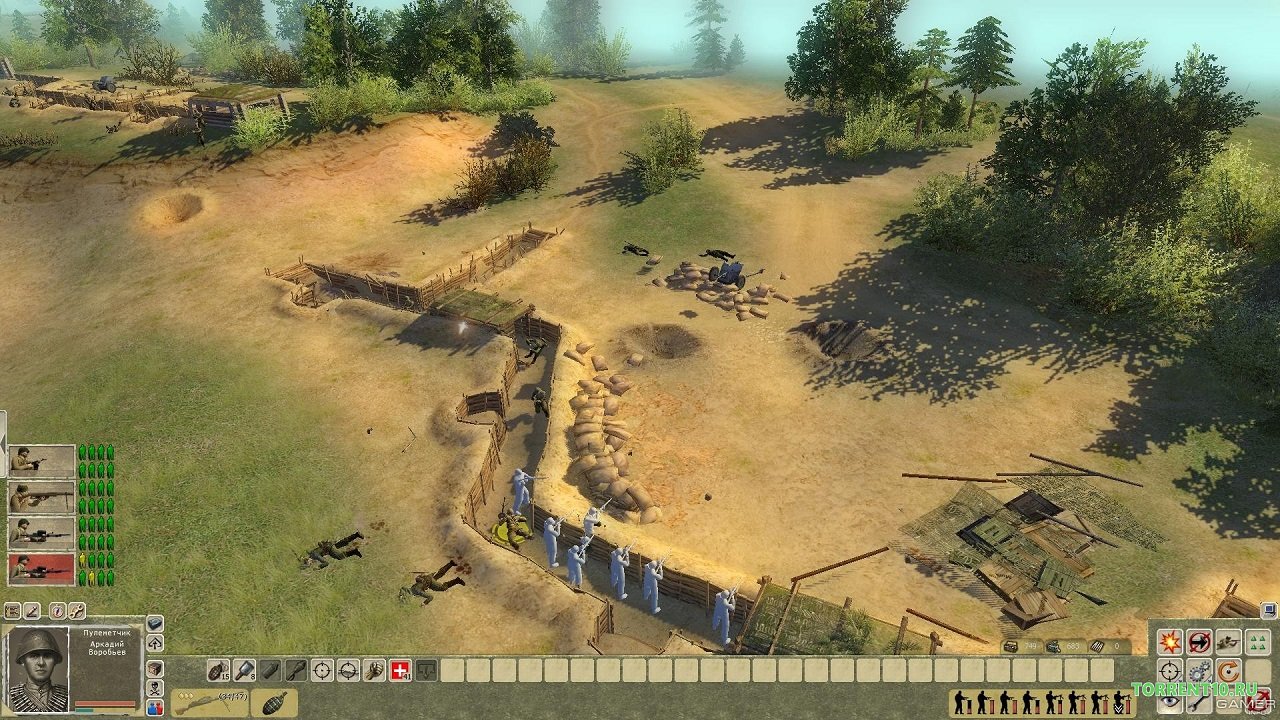The width and height of the screenshot is (1280, 720).
Task: Select the top machine gunner squad card
Action: click(x=42, y=461)
